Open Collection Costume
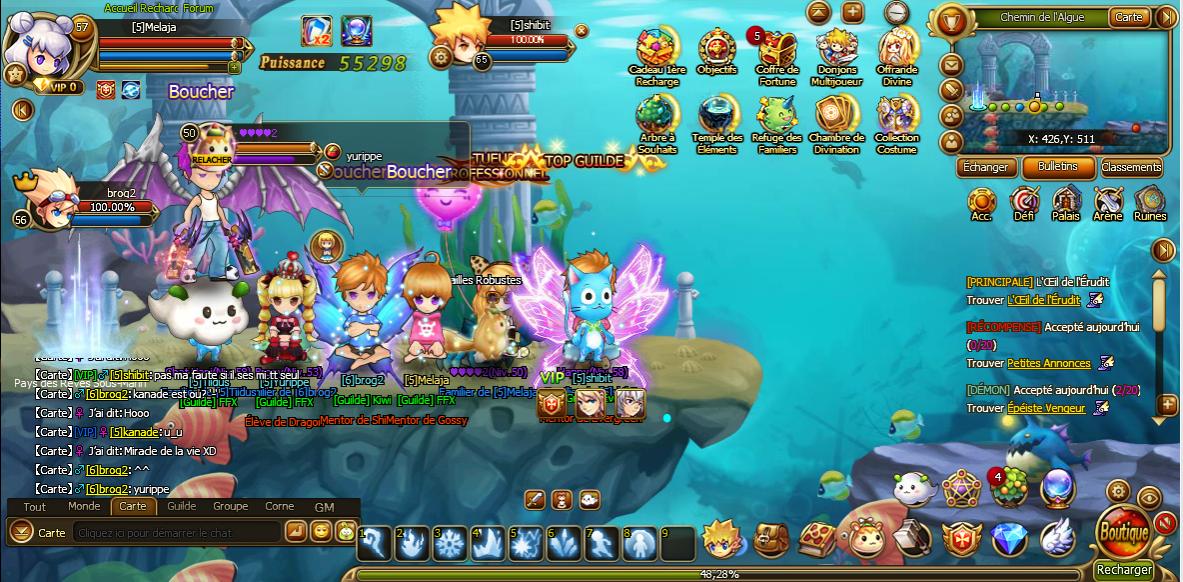Viewport: 1183px width, 582px height. (x=897, y=120)
